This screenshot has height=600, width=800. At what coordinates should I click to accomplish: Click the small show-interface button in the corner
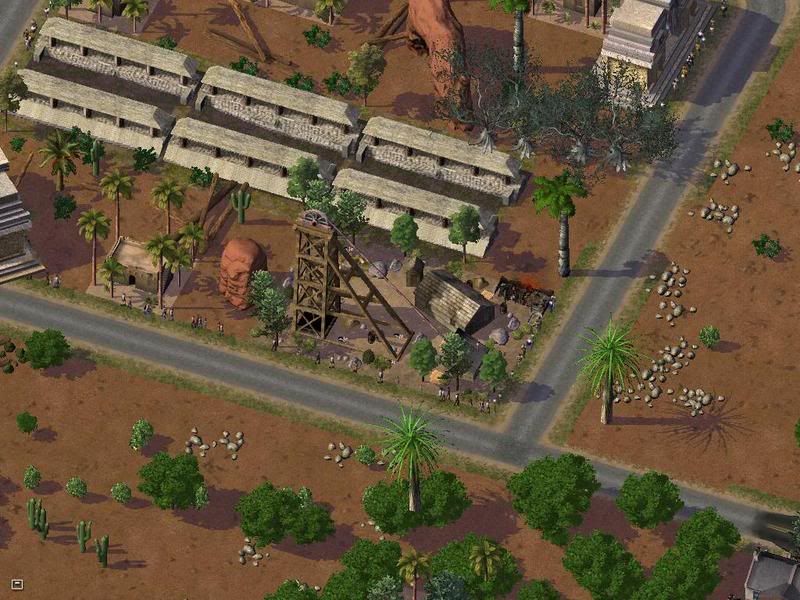16,583
